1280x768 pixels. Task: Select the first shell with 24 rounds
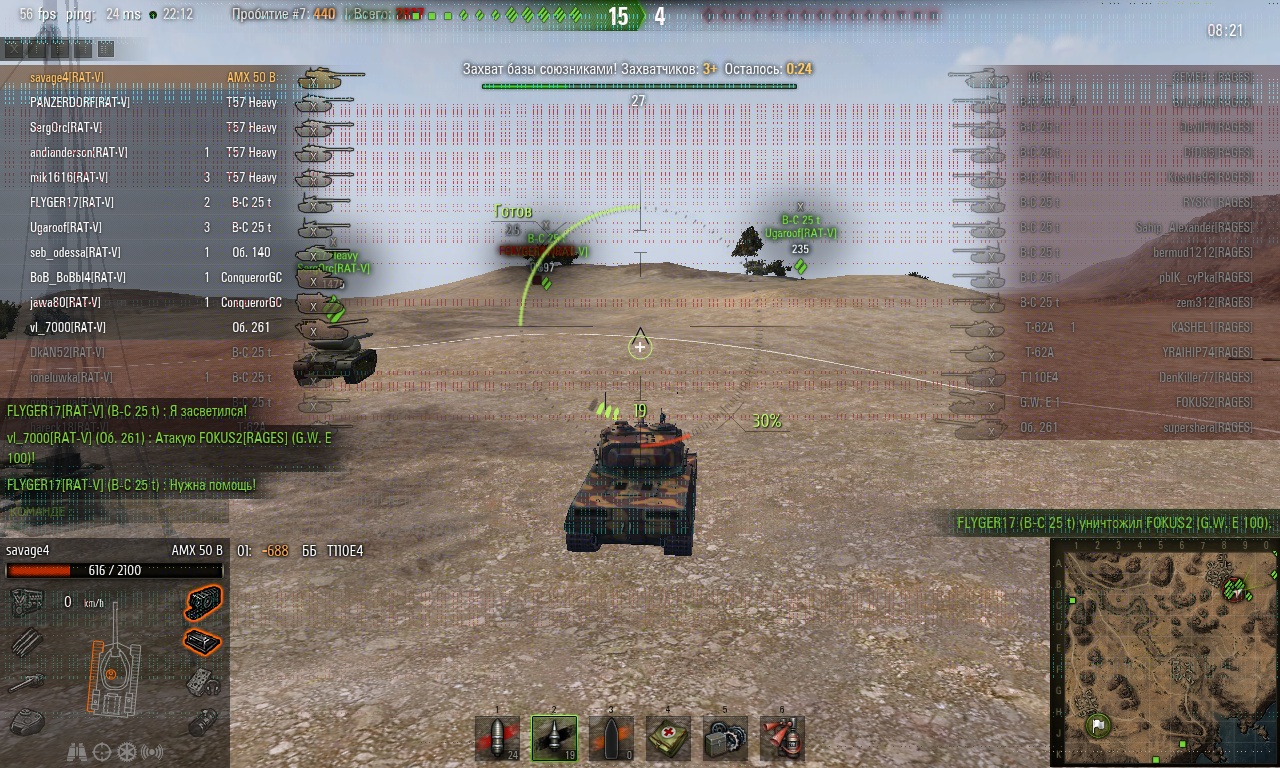[x=497, y=738]
